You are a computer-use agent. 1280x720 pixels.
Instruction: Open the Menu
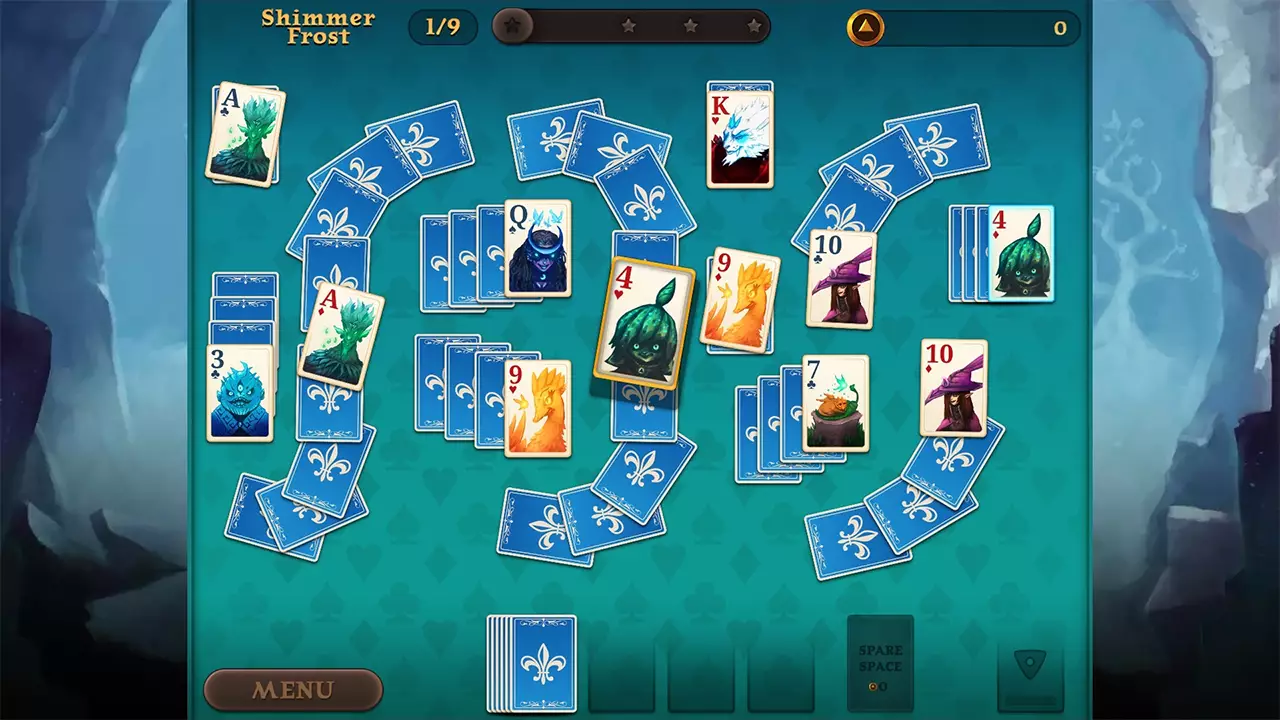pyautogui.click(x=293, y=690)
